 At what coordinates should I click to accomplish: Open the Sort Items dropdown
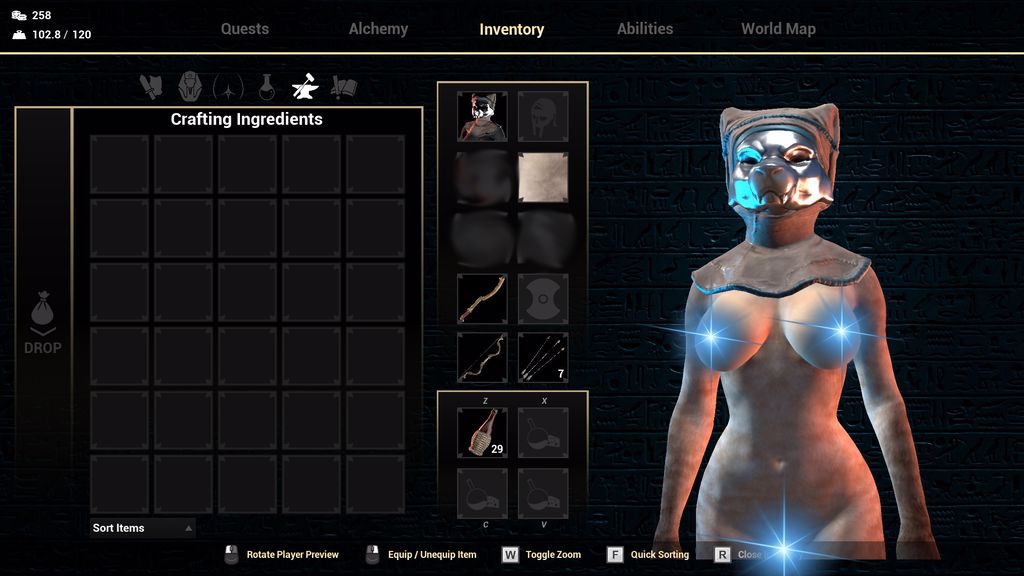pos(142,528)
